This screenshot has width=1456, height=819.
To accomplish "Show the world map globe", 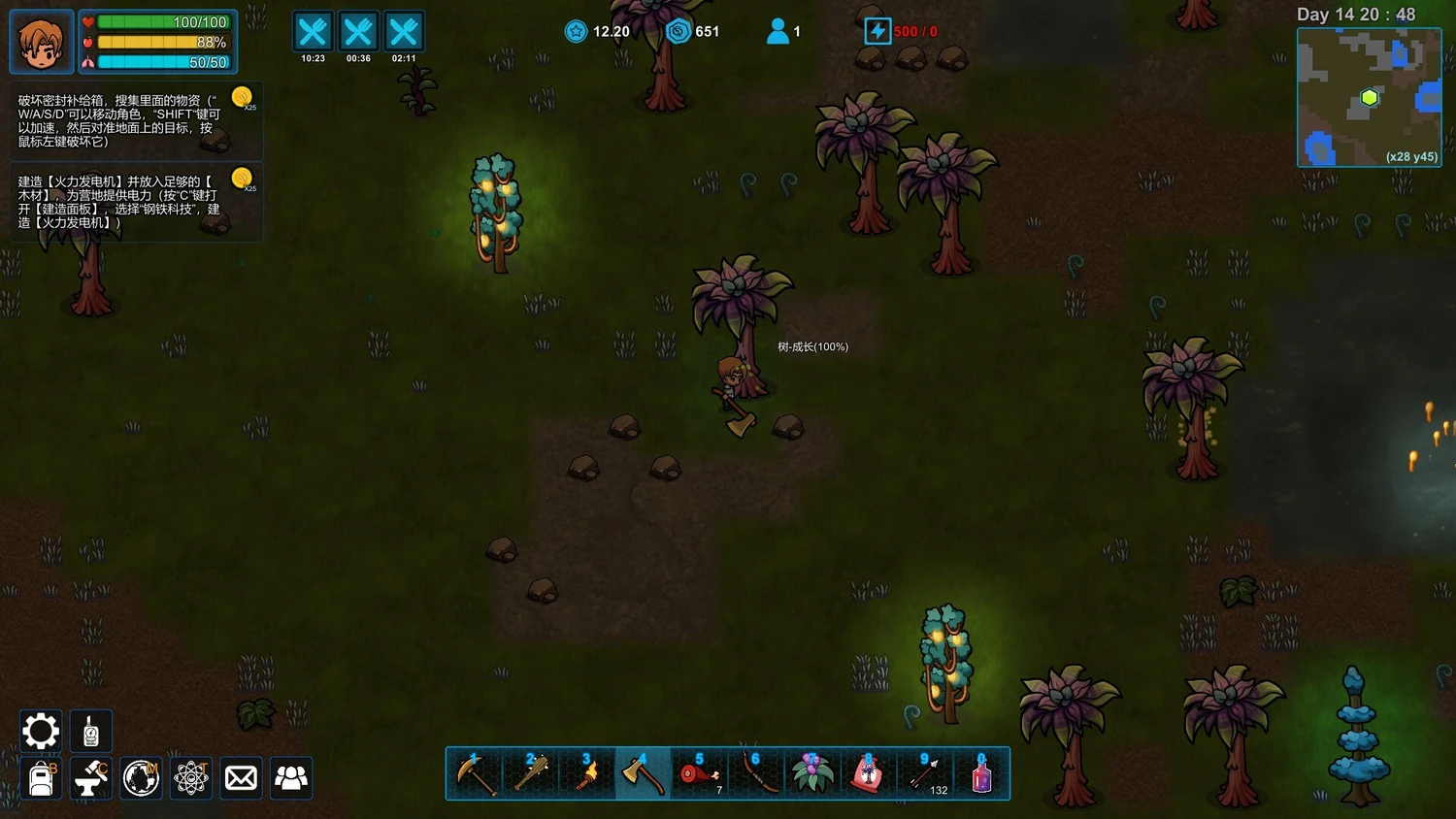I will (141, 778).
